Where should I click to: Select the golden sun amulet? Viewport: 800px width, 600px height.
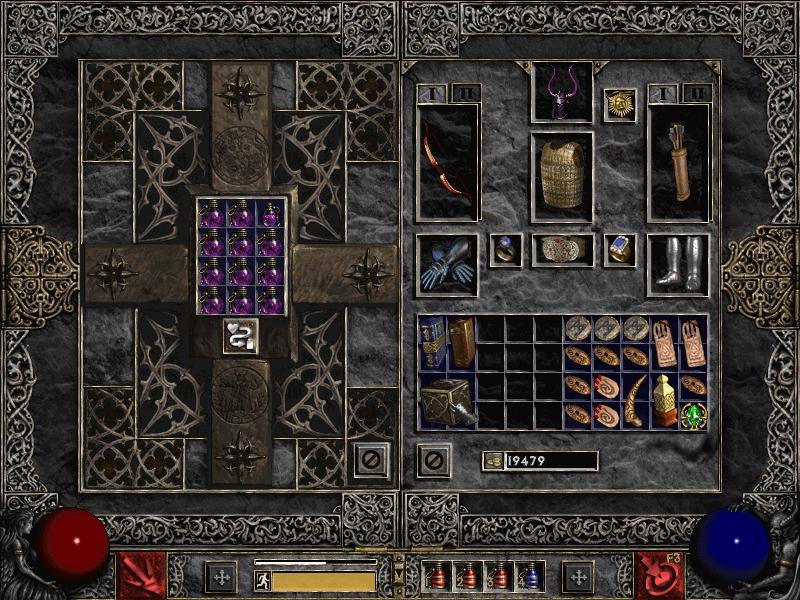[x=620, y=104]
